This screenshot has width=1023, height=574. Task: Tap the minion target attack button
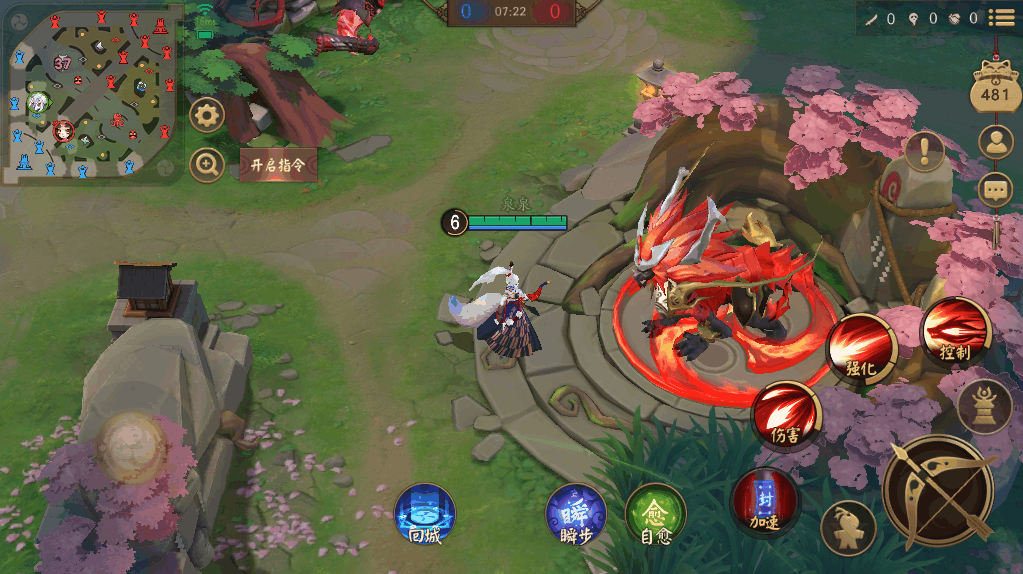tap(848, 528)
